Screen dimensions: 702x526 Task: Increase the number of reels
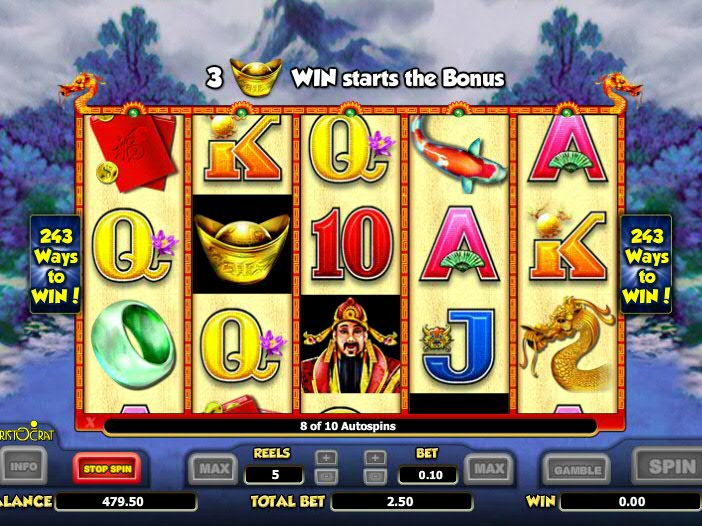pyautogui.click(x=326, y=457)
